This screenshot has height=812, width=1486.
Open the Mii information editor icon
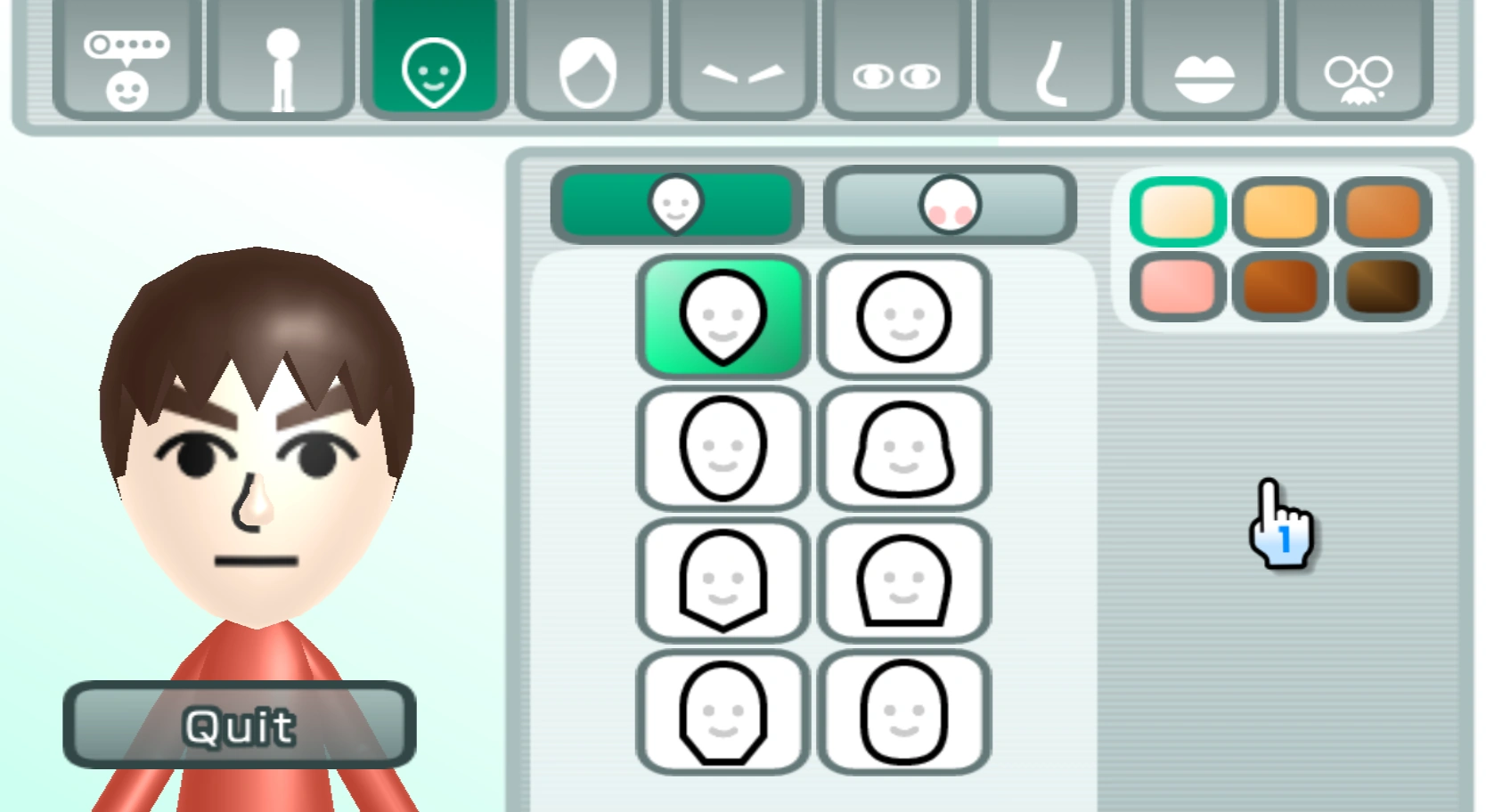click(x=127, y=62)
